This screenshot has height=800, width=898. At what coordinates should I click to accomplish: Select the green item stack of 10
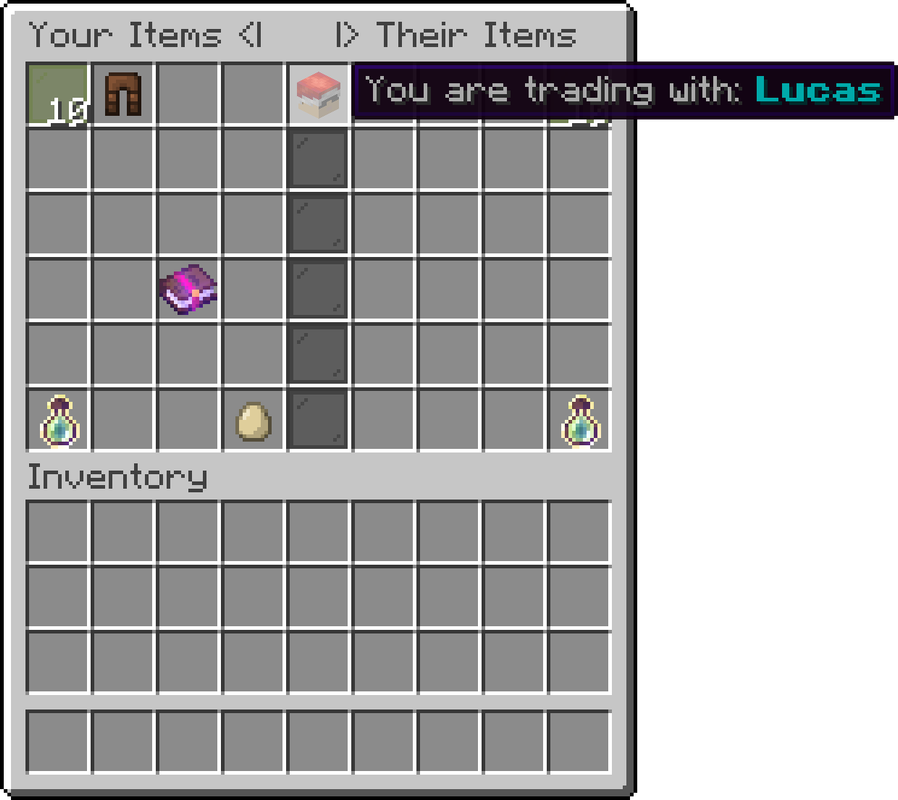[57, 94]
